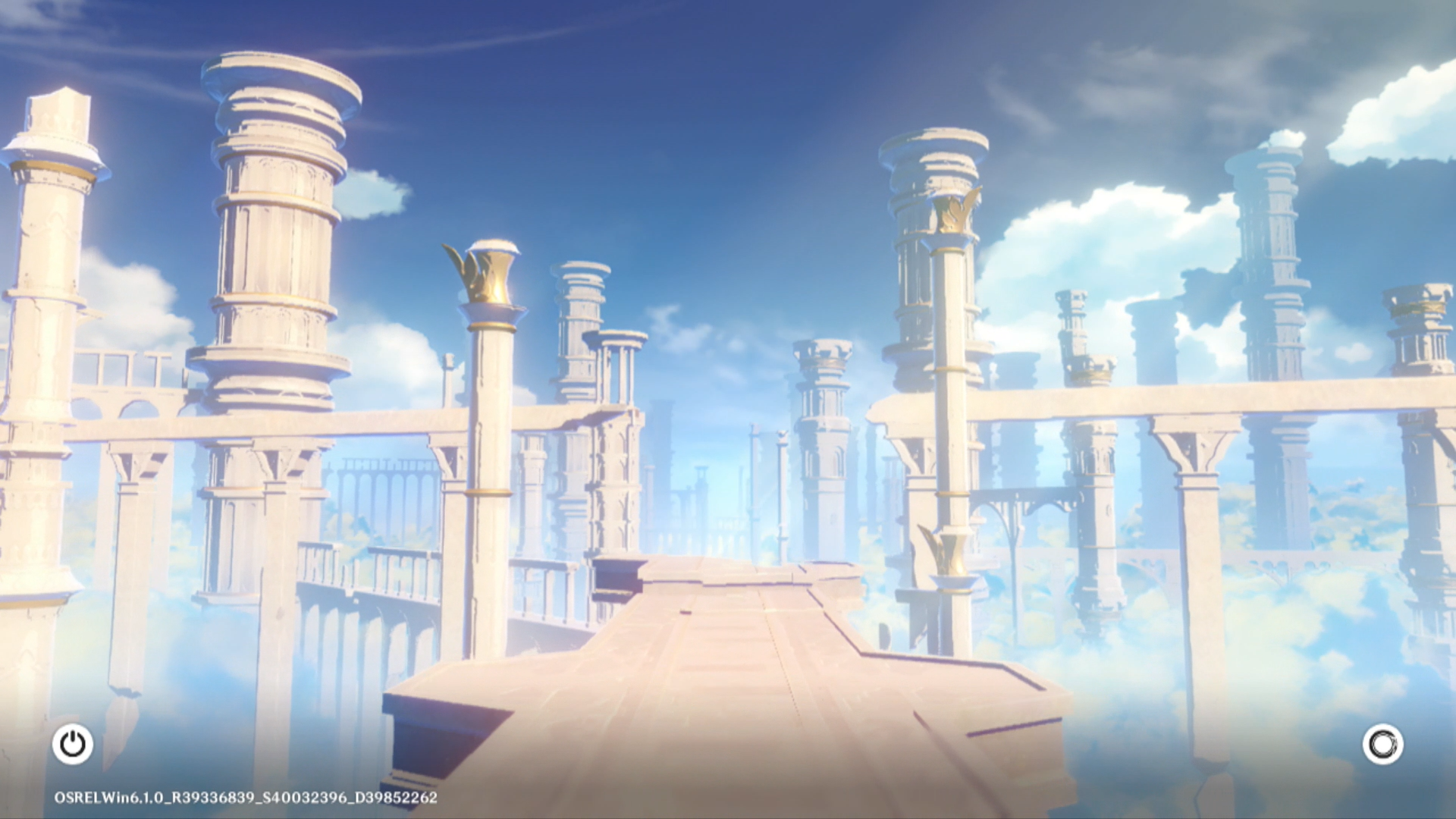Open the circular repair icon button
This screenshot has height=819, width=1456.
[x=1382, y=744]
